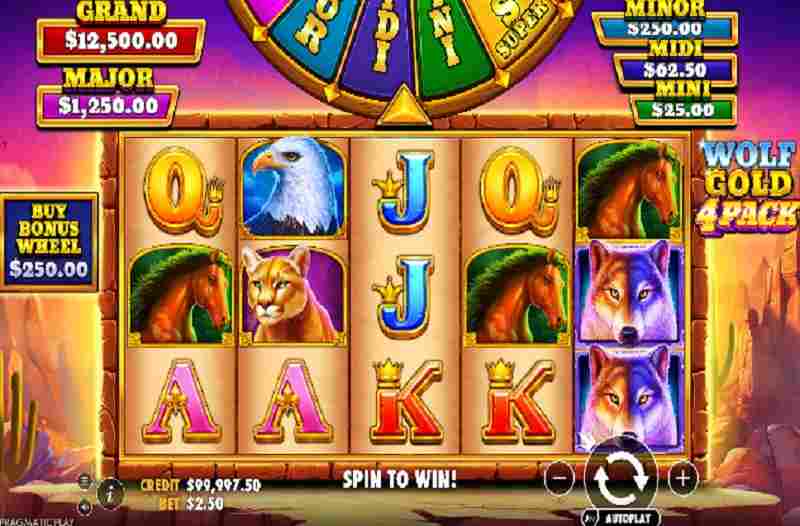Decrease the bet with the minus button
The height and width of the screenshot is (526, 800).
[562, 478]
